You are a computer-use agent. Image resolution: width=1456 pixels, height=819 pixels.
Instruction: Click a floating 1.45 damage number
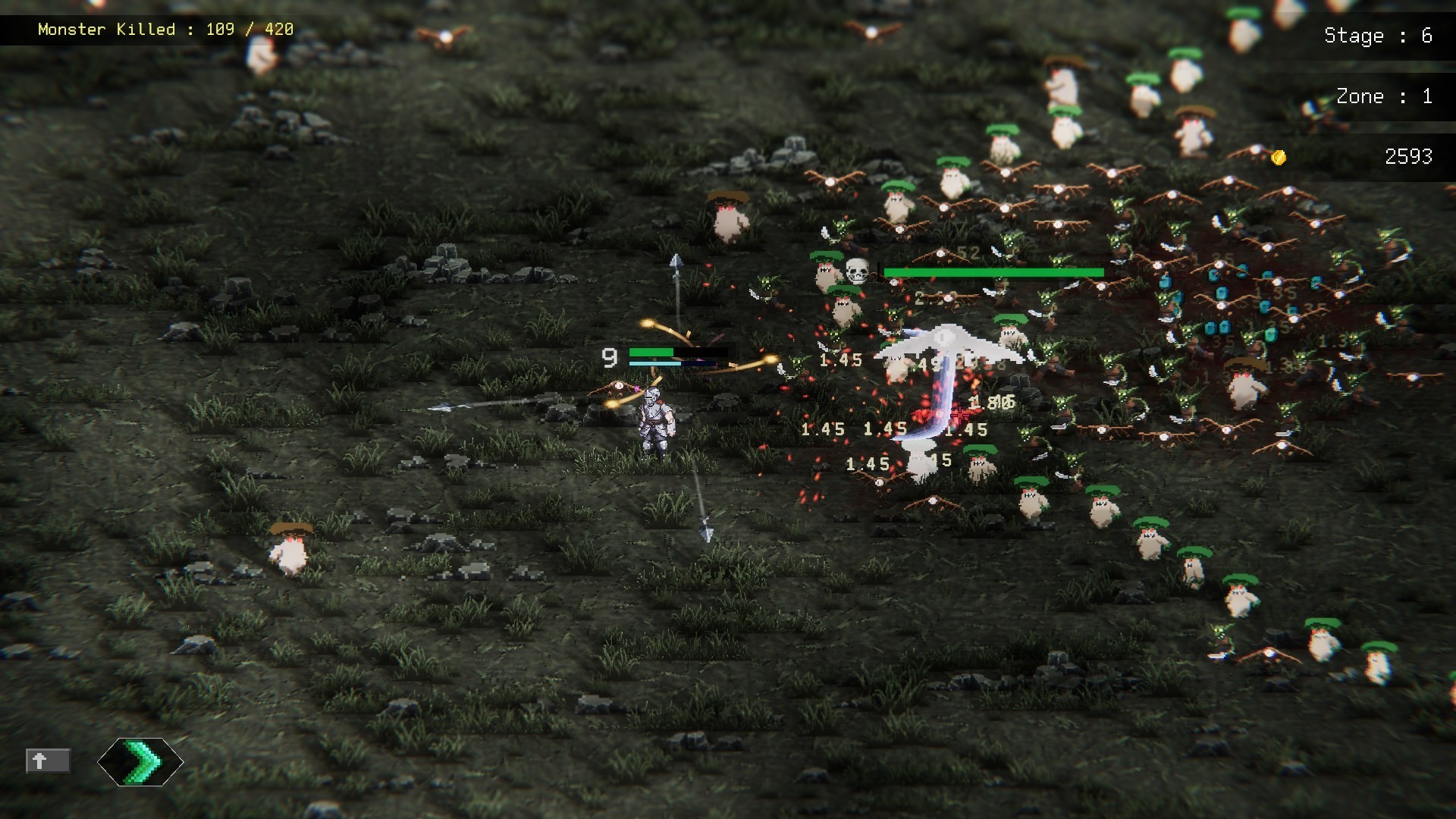842,361
